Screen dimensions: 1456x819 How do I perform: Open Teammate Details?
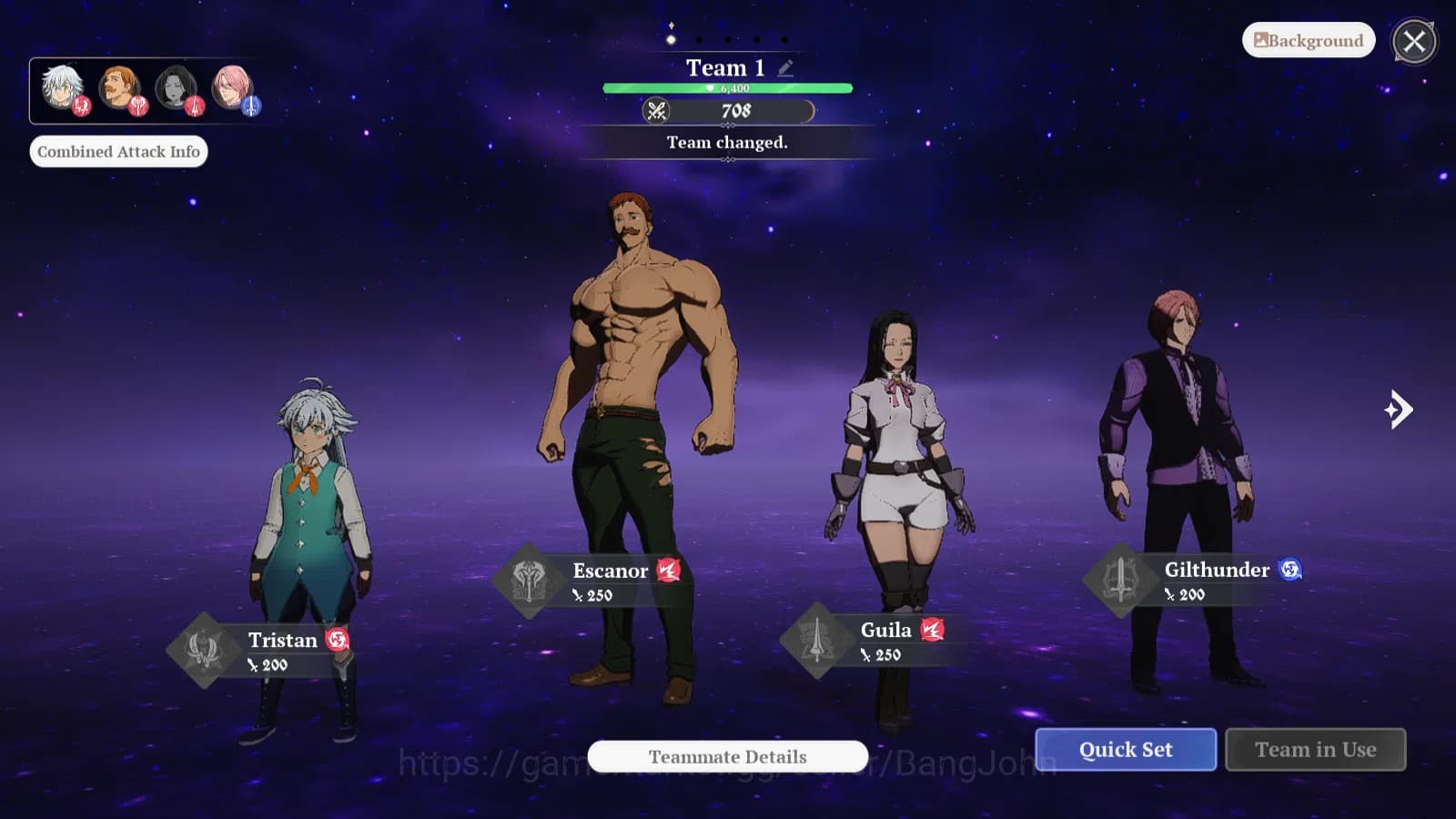tap(727, 756)
